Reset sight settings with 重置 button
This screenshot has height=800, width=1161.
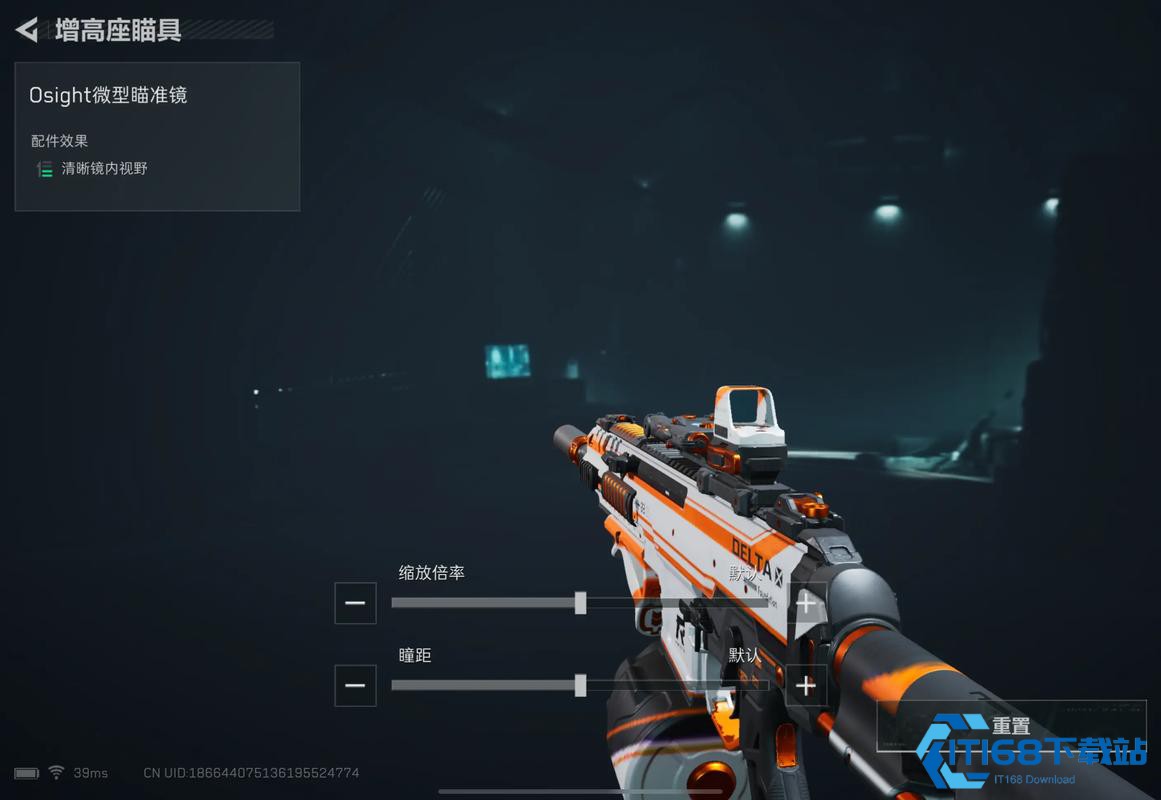coord(1011,726)
